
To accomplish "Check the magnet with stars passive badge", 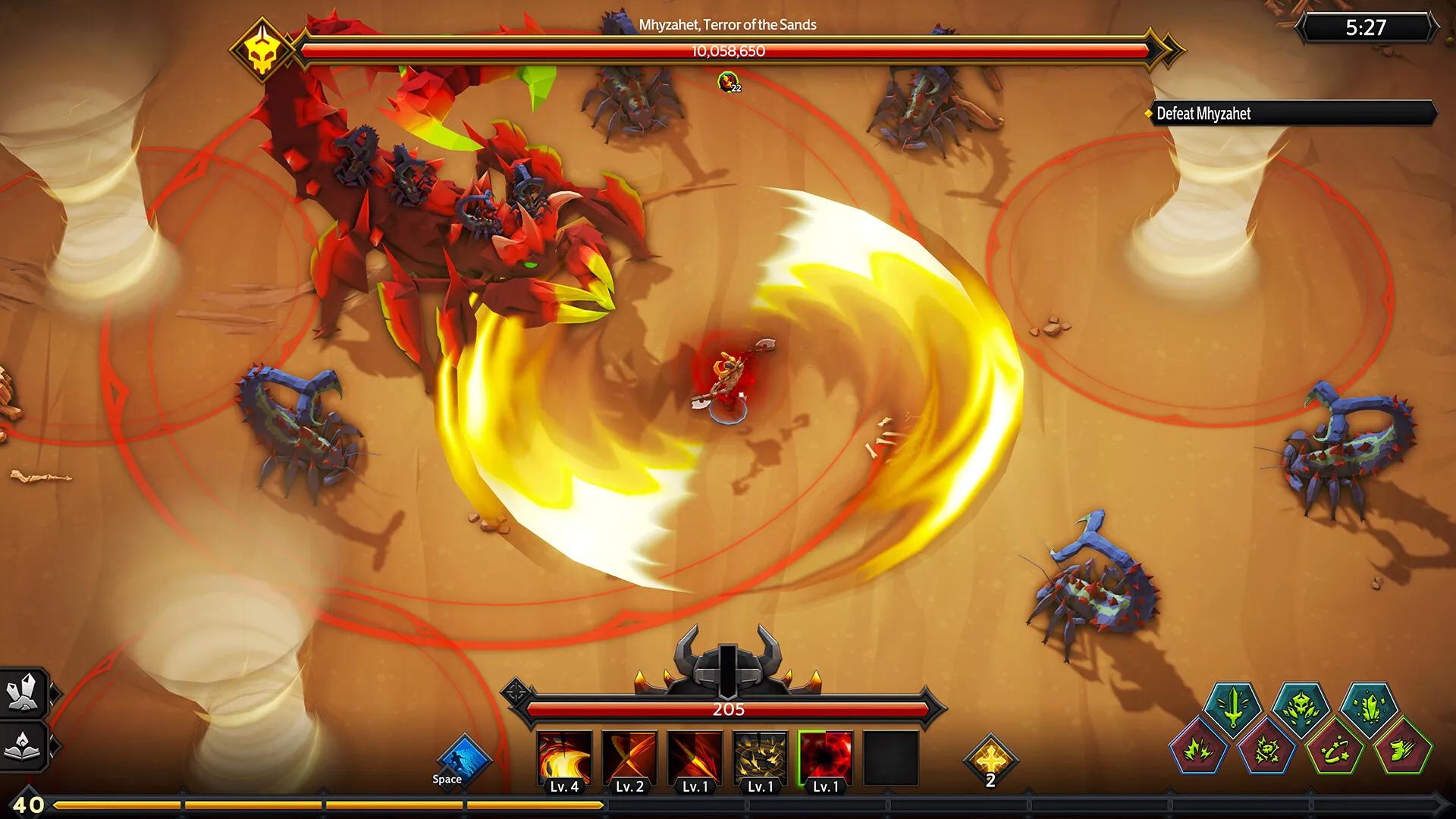I will coord(1335,750).
